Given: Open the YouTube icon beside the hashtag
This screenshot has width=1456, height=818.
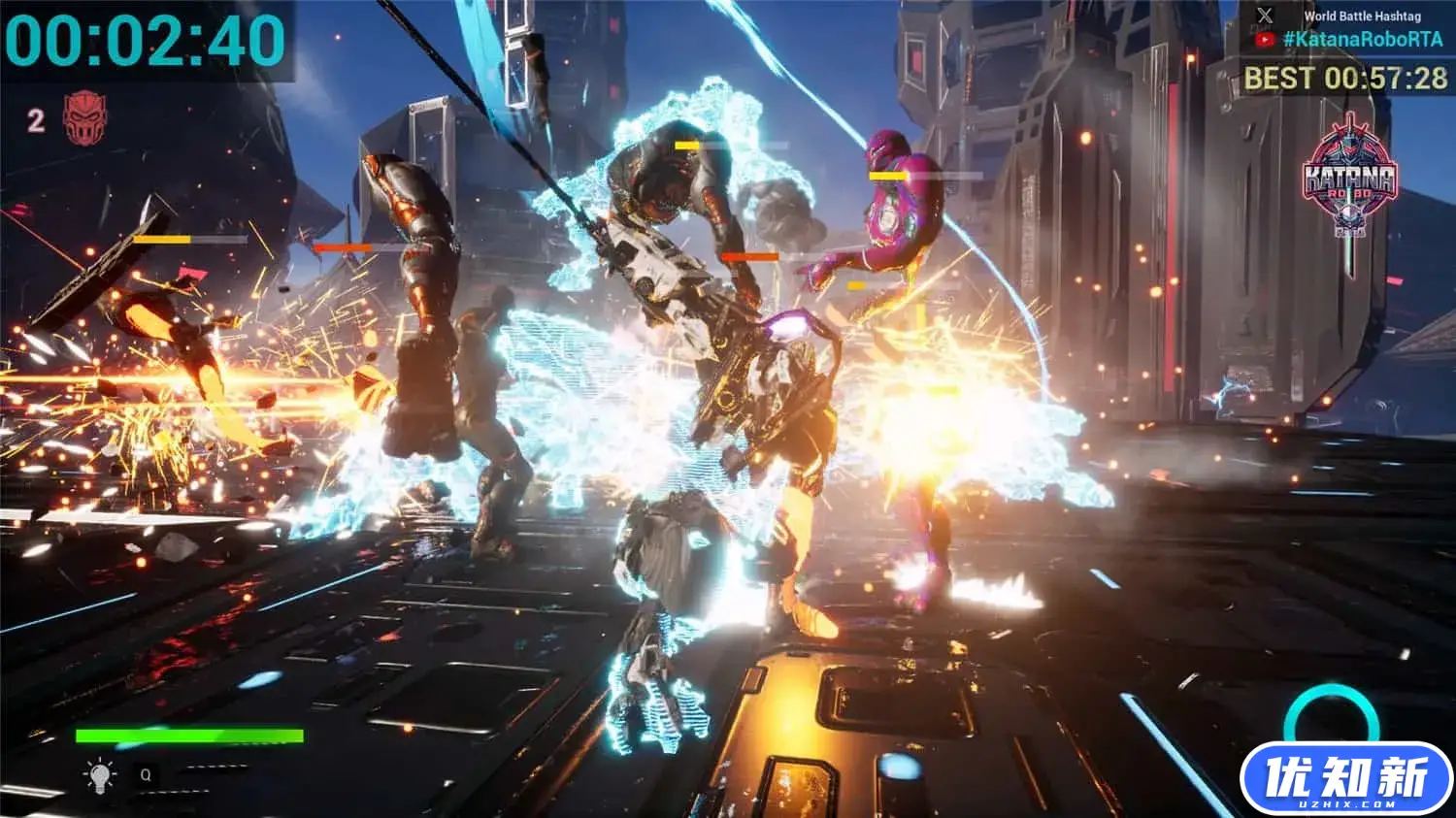Looking at the screenshot, I should point(1264,40).
